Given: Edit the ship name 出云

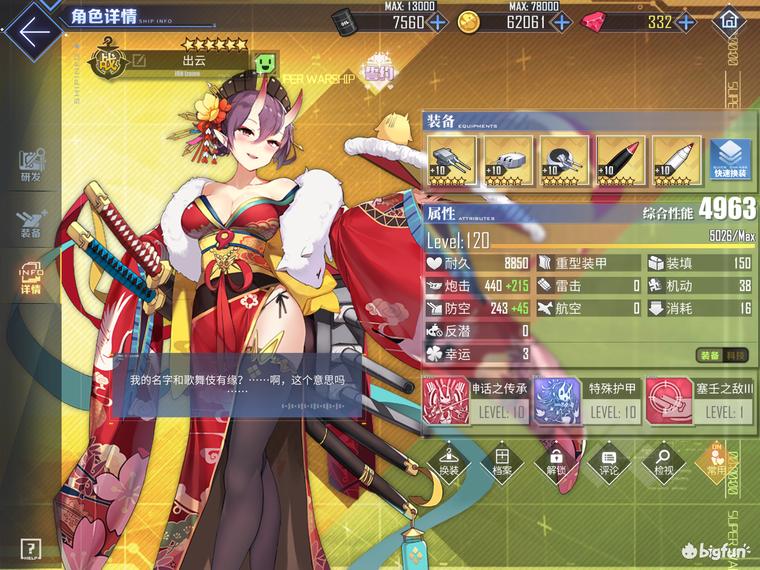Looking at the screenshot, I should tap(140, 62).
